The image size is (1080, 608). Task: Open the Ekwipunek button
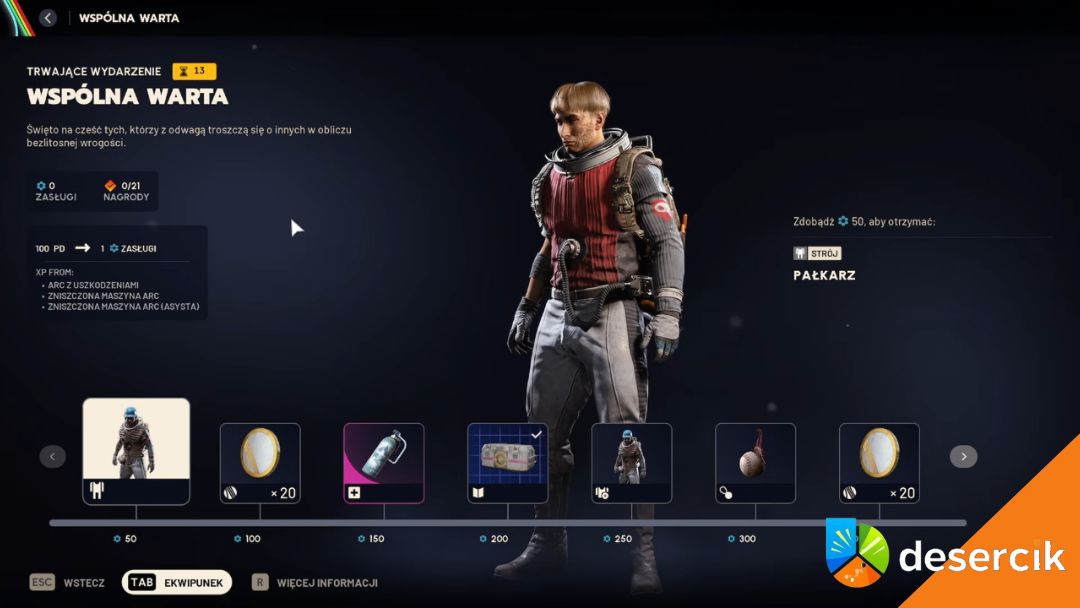[177, 582]
